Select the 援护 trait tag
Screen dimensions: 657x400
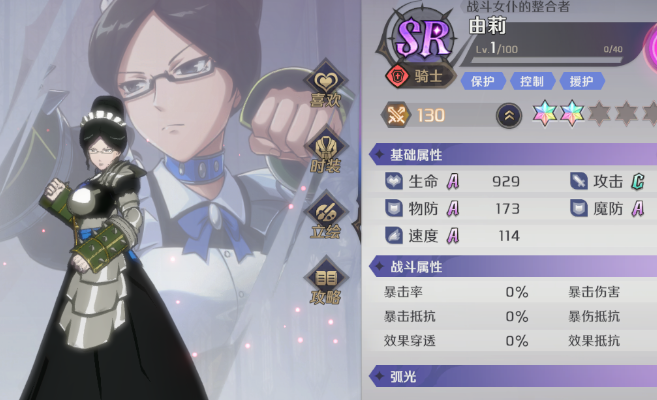pos(580,81)
